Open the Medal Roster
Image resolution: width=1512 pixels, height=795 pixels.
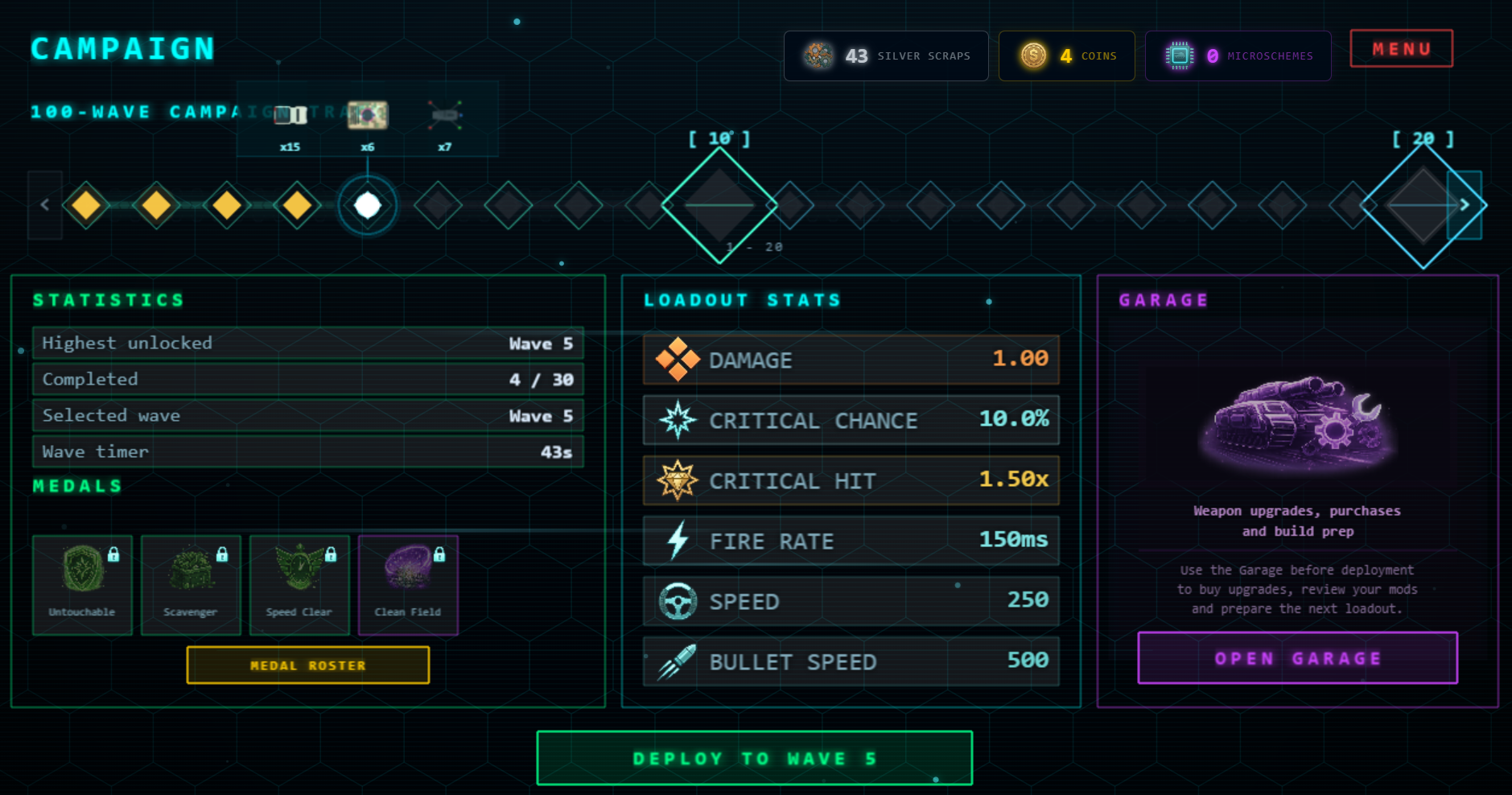pos(307,665)
